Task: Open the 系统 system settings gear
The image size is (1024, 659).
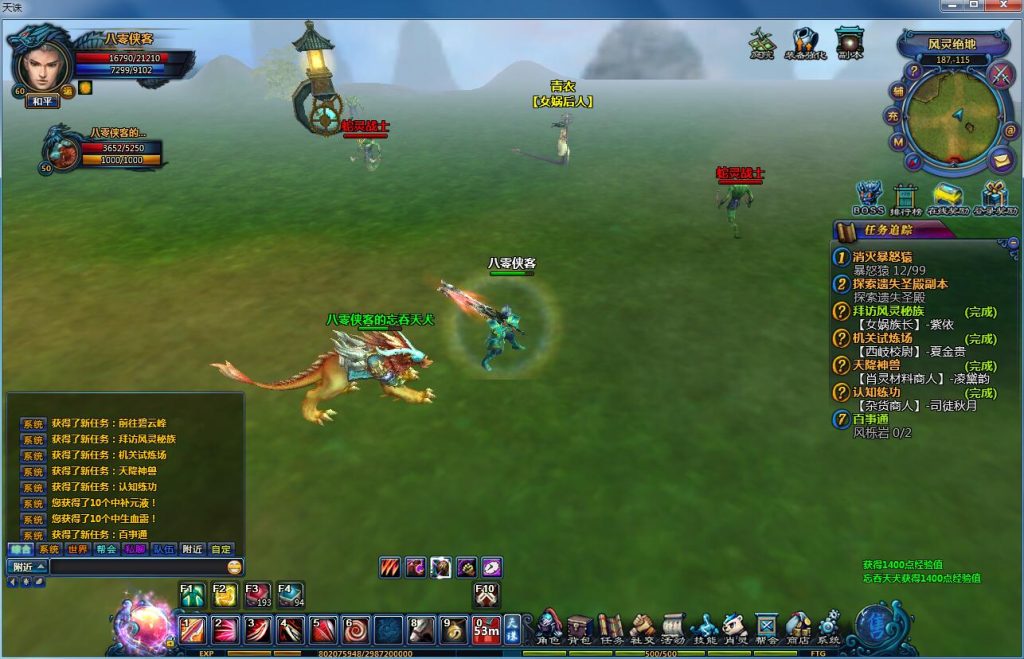Action: pyautogui.click(x=829, y=627)
